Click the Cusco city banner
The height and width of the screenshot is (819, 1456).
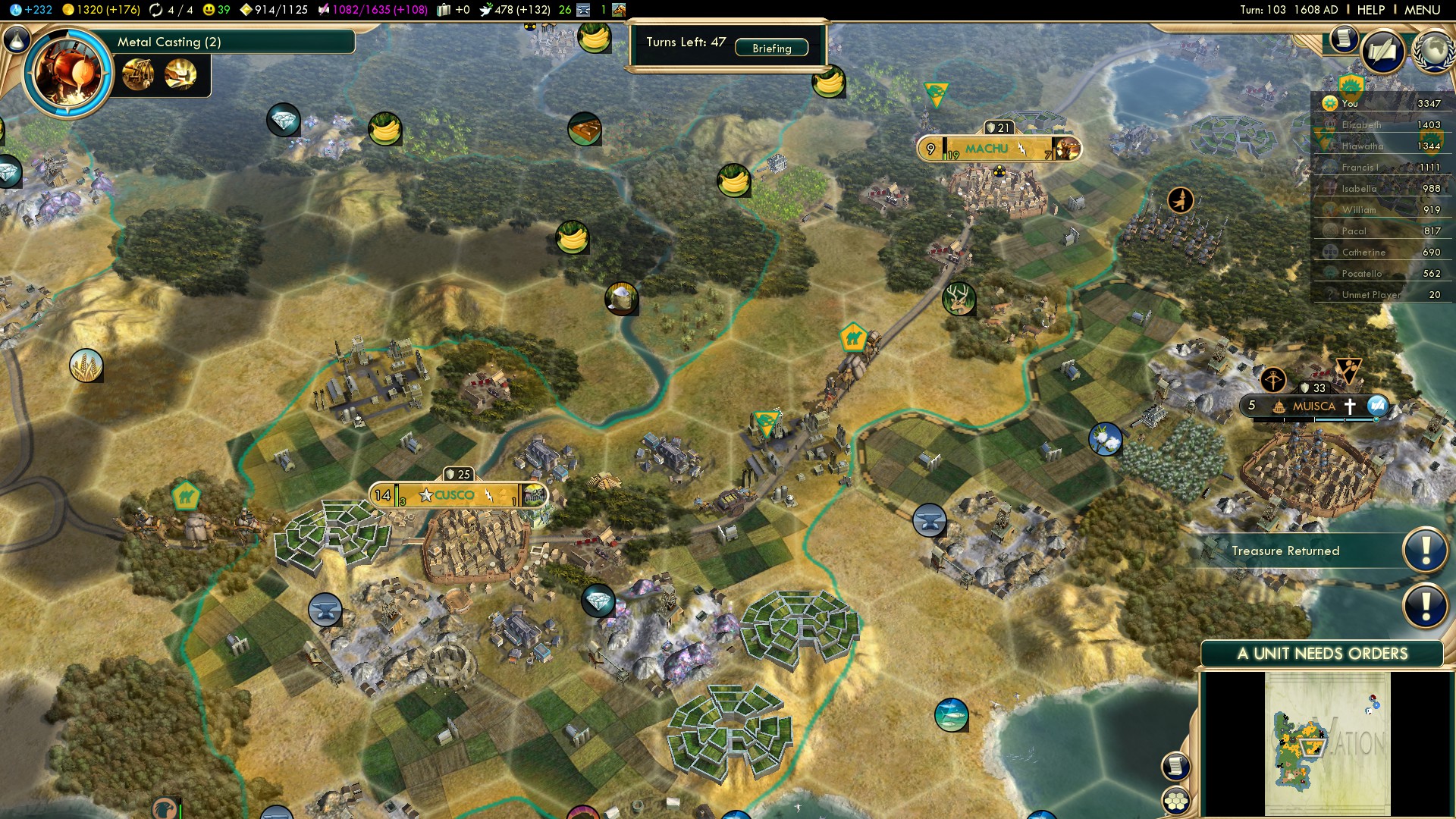(x=455, y=495)
